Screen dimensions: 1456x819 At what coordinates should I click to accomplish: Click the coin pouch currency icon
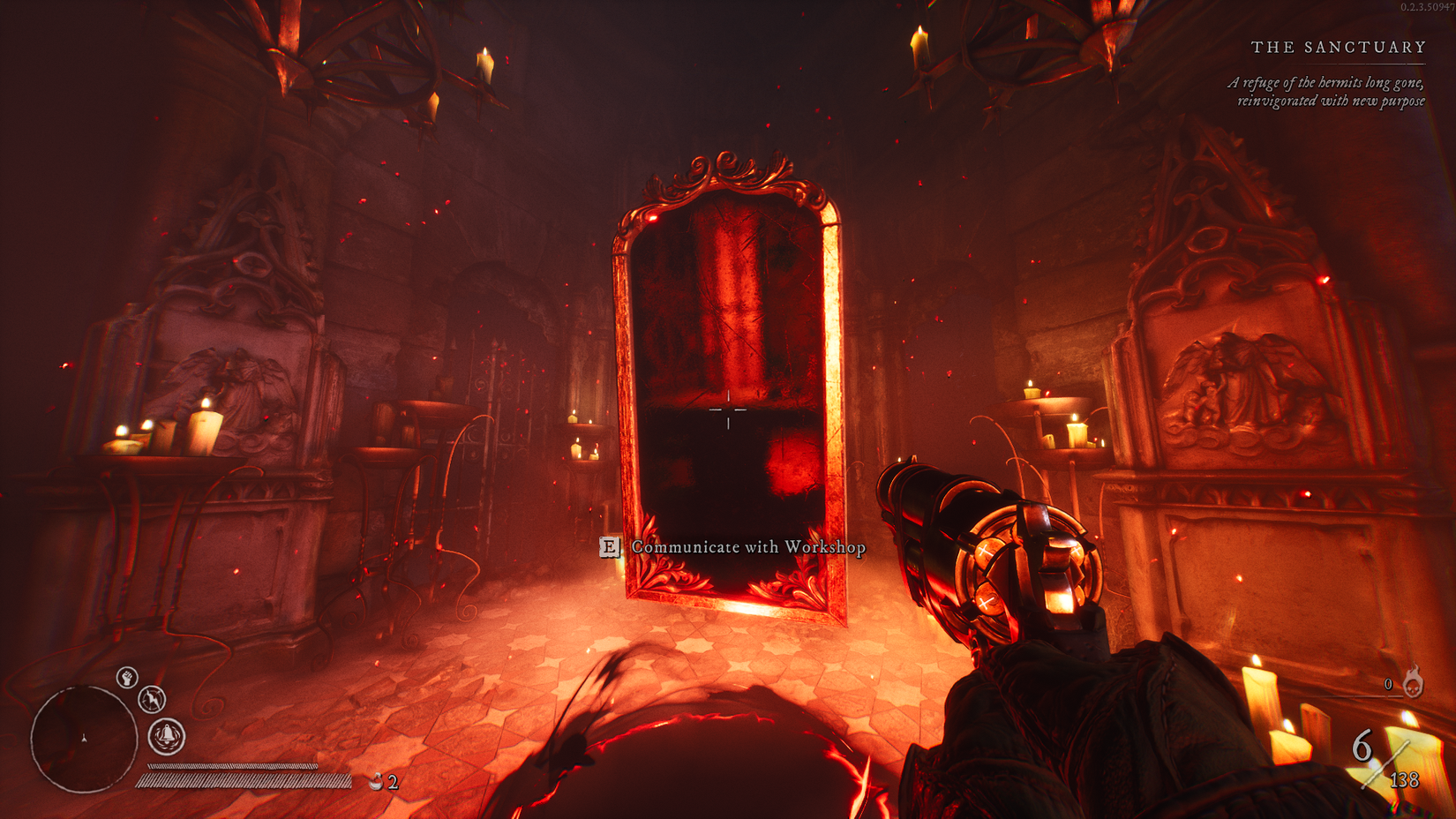377,780
